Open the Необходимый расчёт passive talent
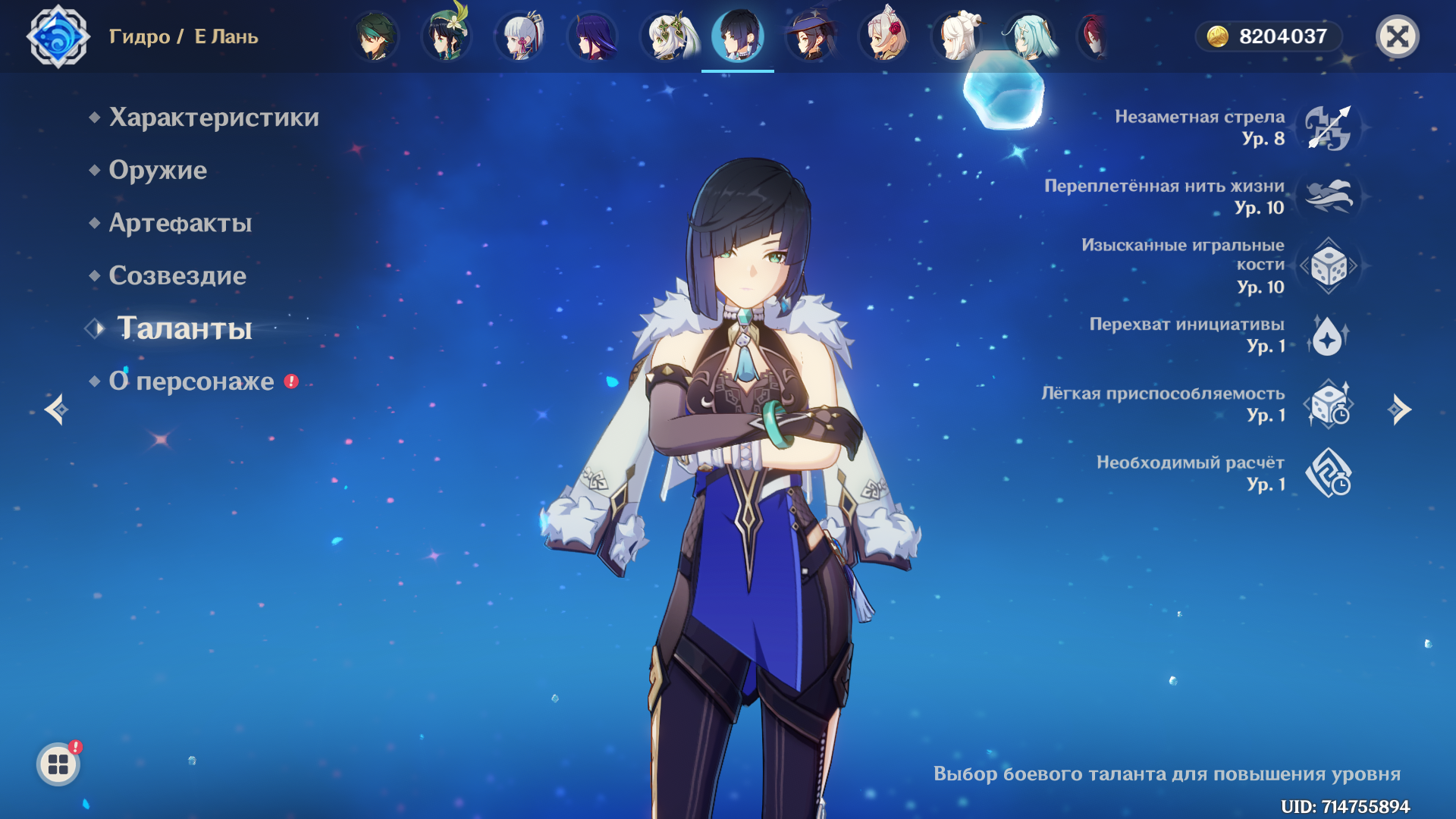Screen dimensions: 1456x819 click(x=1329, y=473)
